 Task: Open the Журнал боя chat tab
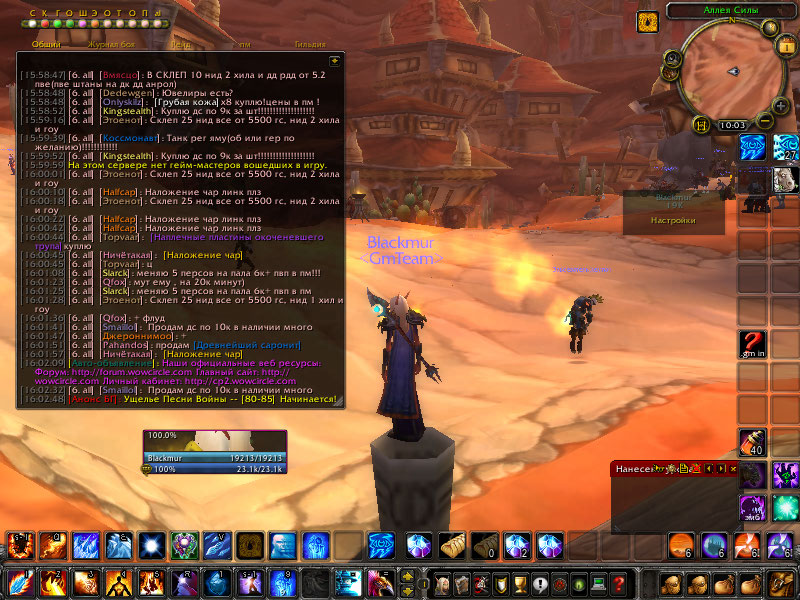click(112, 44)
